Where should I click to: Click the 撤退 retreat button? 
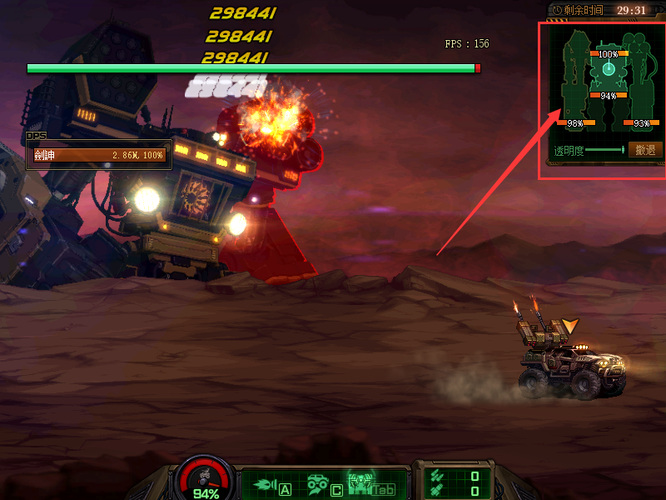(646, 150)
